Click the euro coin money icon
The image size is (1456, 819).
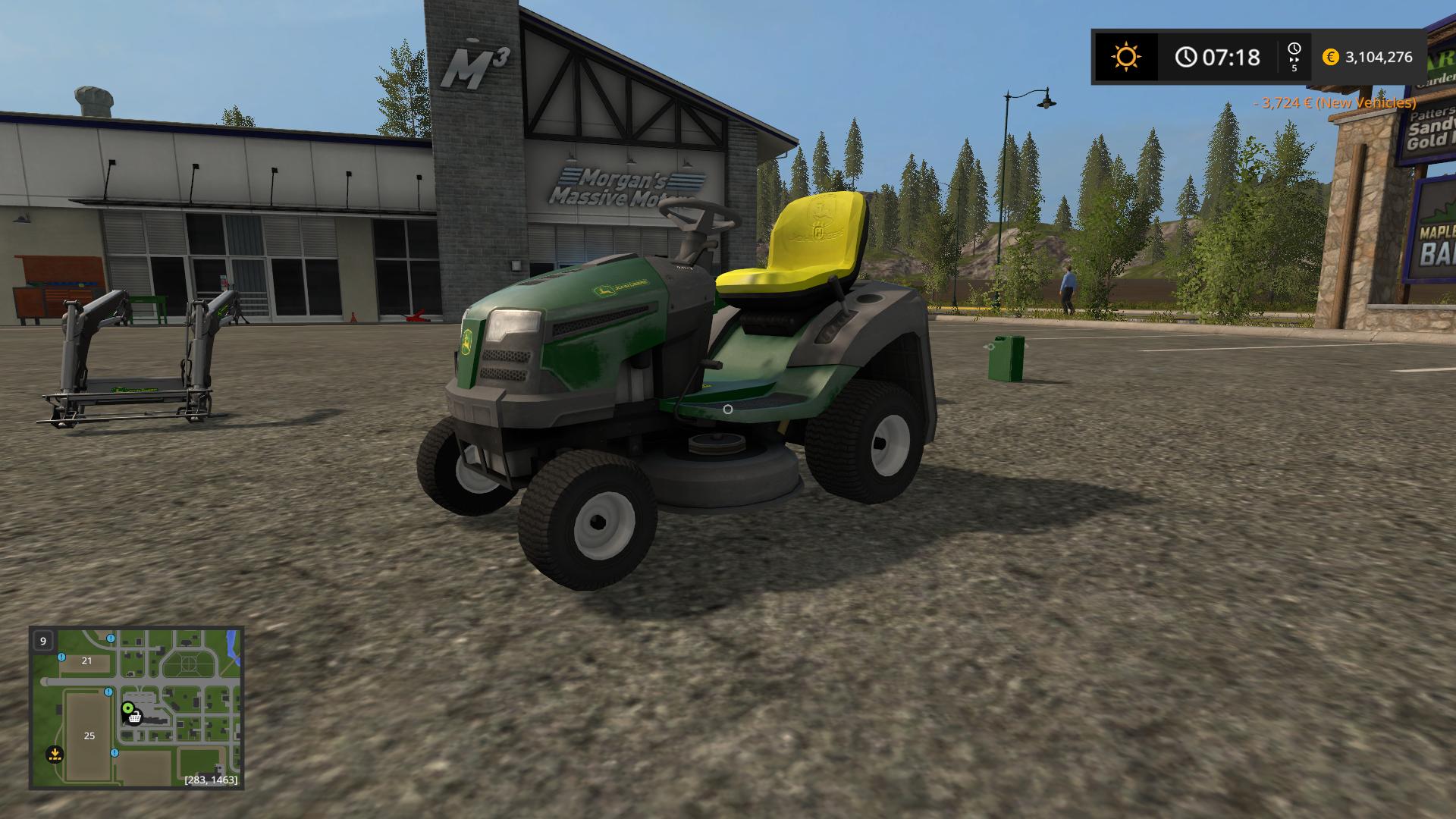pyautogui.click(x=1330, y=57)
